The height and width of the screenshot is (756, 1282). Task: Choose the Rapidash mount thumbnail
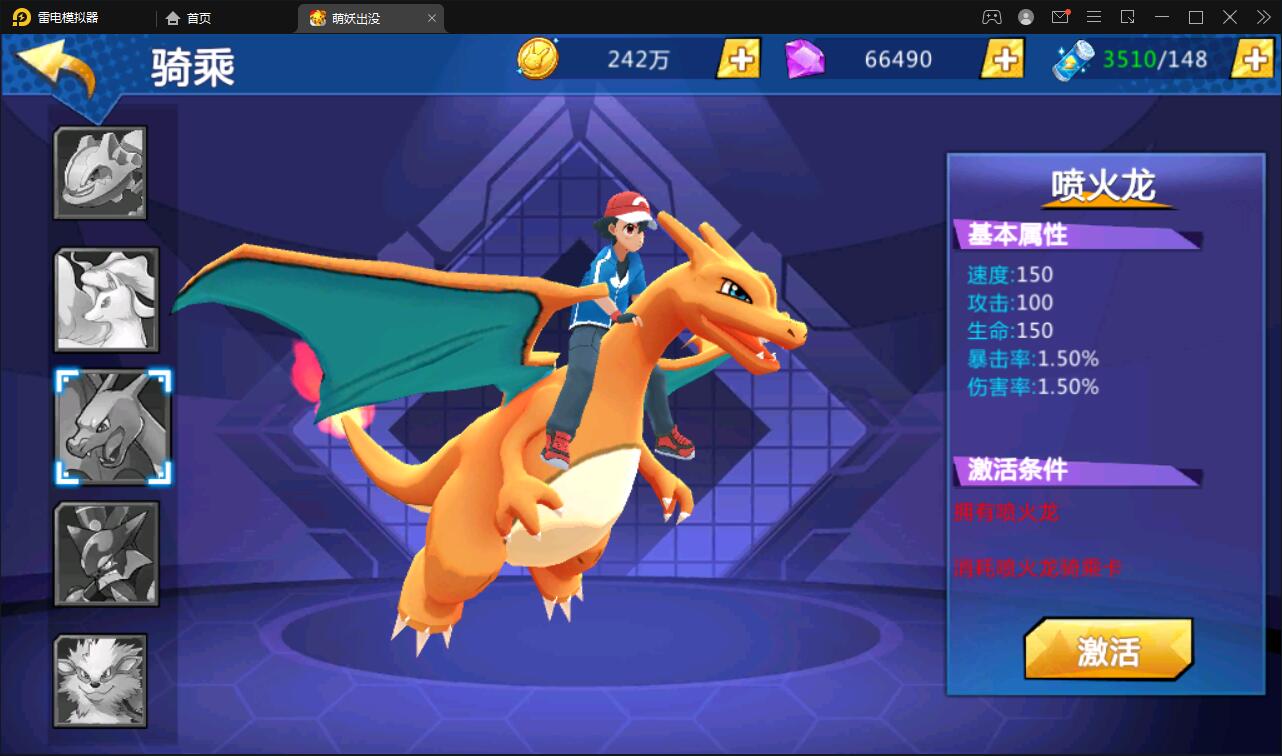106,299
